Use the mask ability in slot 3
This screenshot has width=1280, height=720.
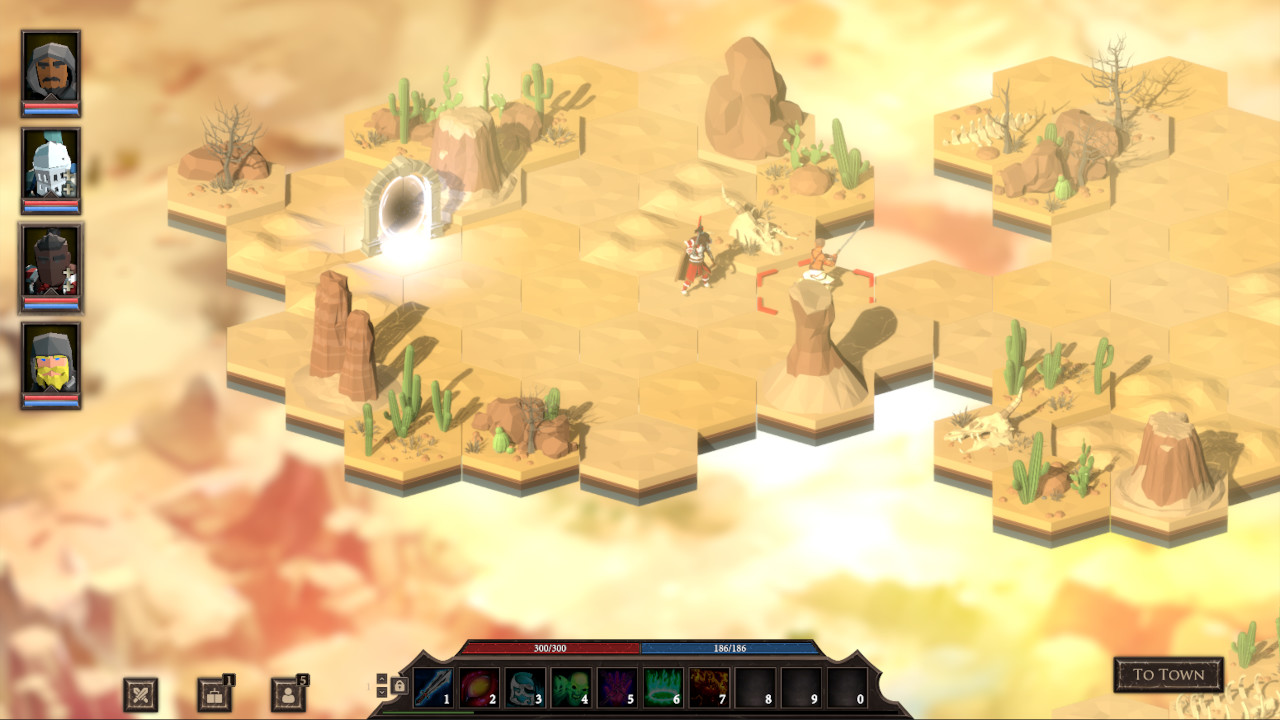click(x=524, y=686)
